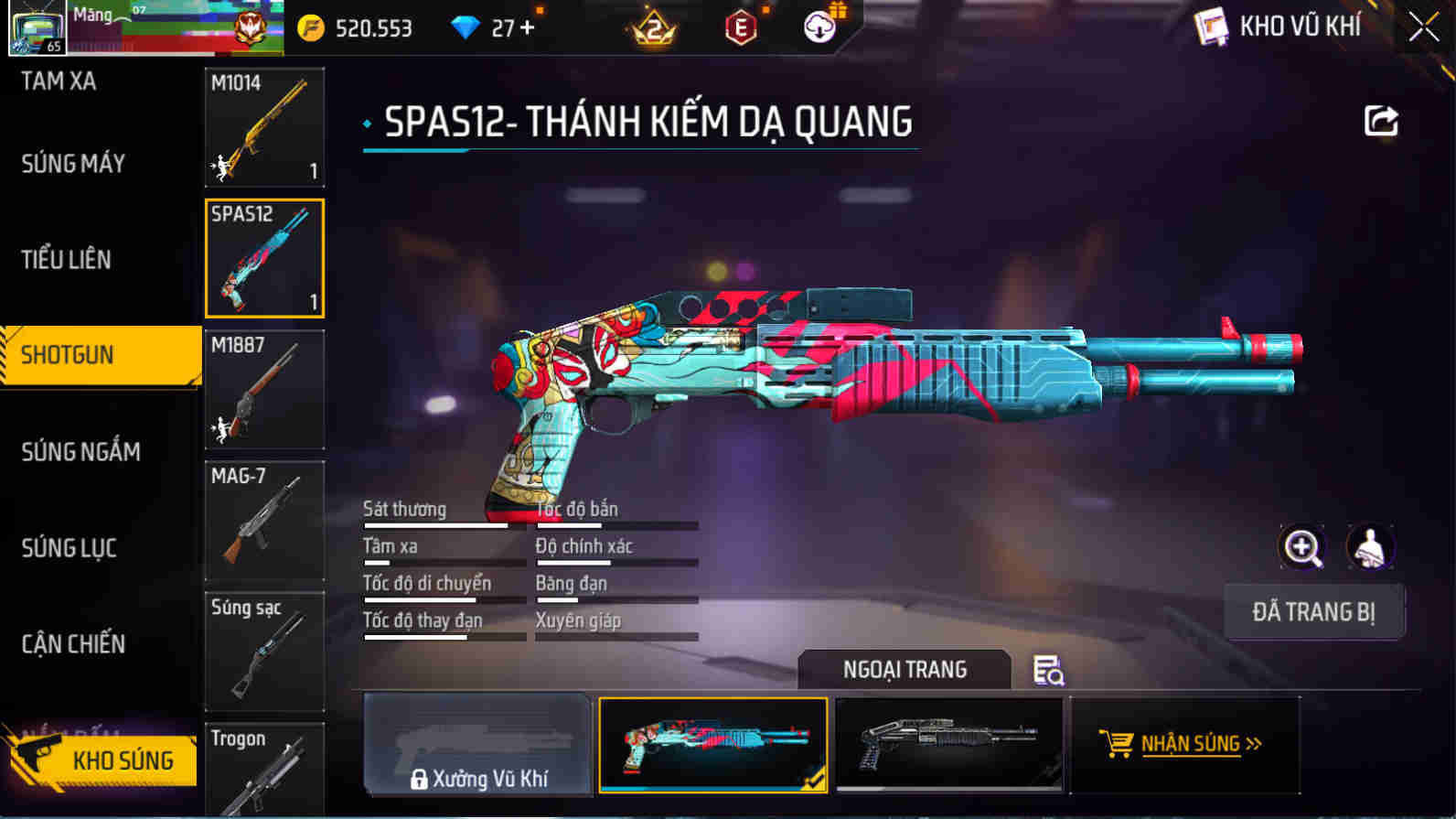Select the default SPAS12 skin thumbnail
This screenshot has height=819, width=1456.
[949, 743]
